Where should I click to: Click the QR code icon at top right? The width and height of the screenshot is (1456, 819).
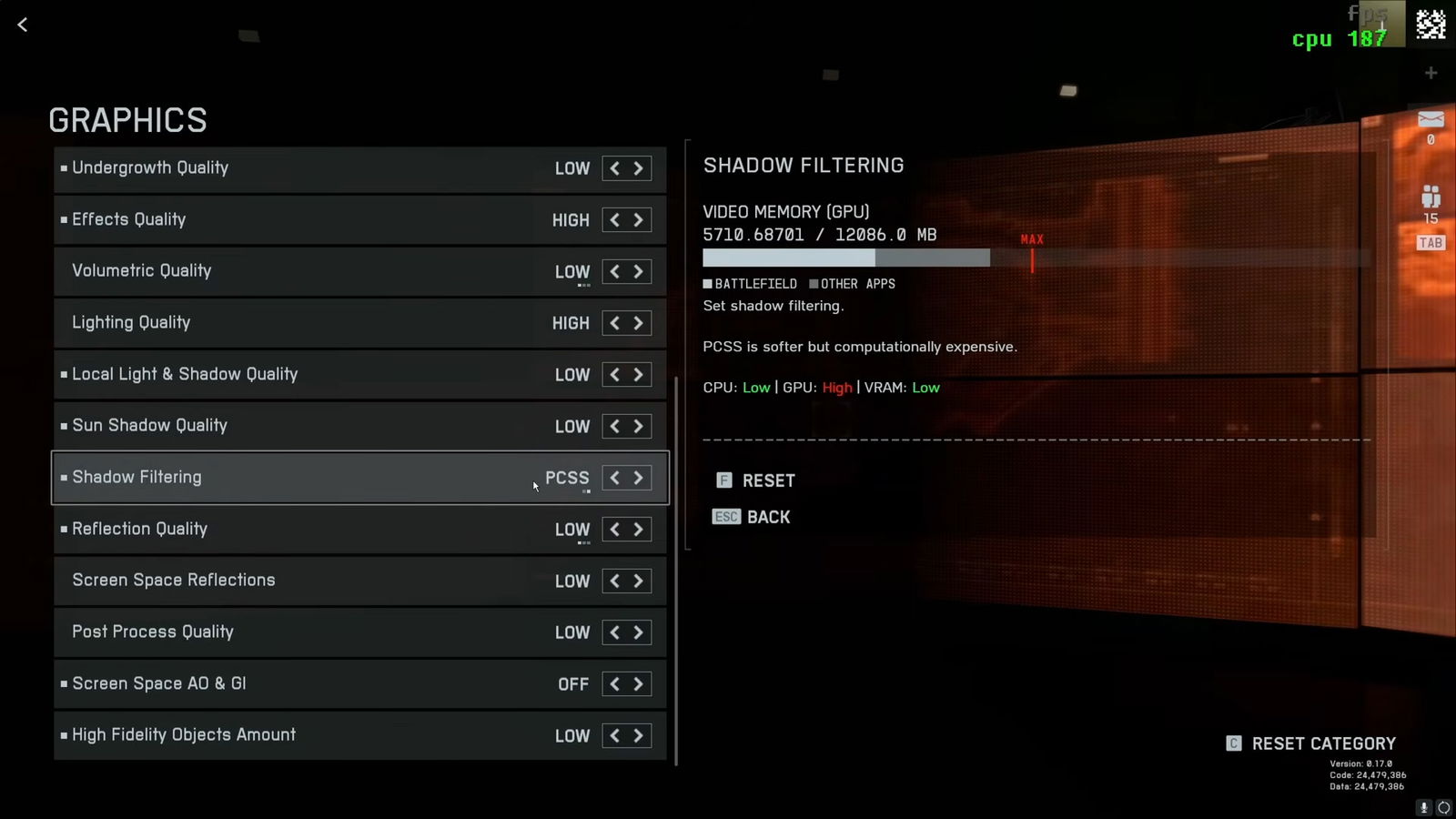tap(1431, 25)
